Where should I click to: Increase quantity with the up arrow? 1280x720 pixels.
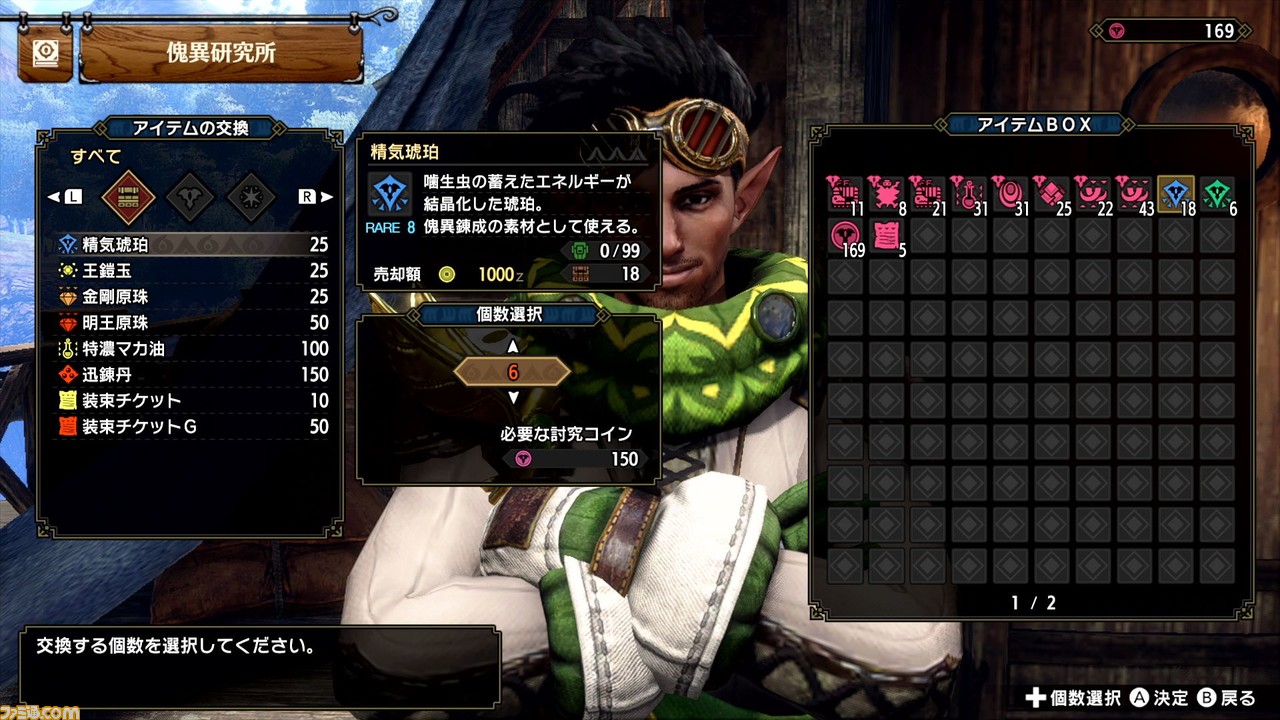513,347
